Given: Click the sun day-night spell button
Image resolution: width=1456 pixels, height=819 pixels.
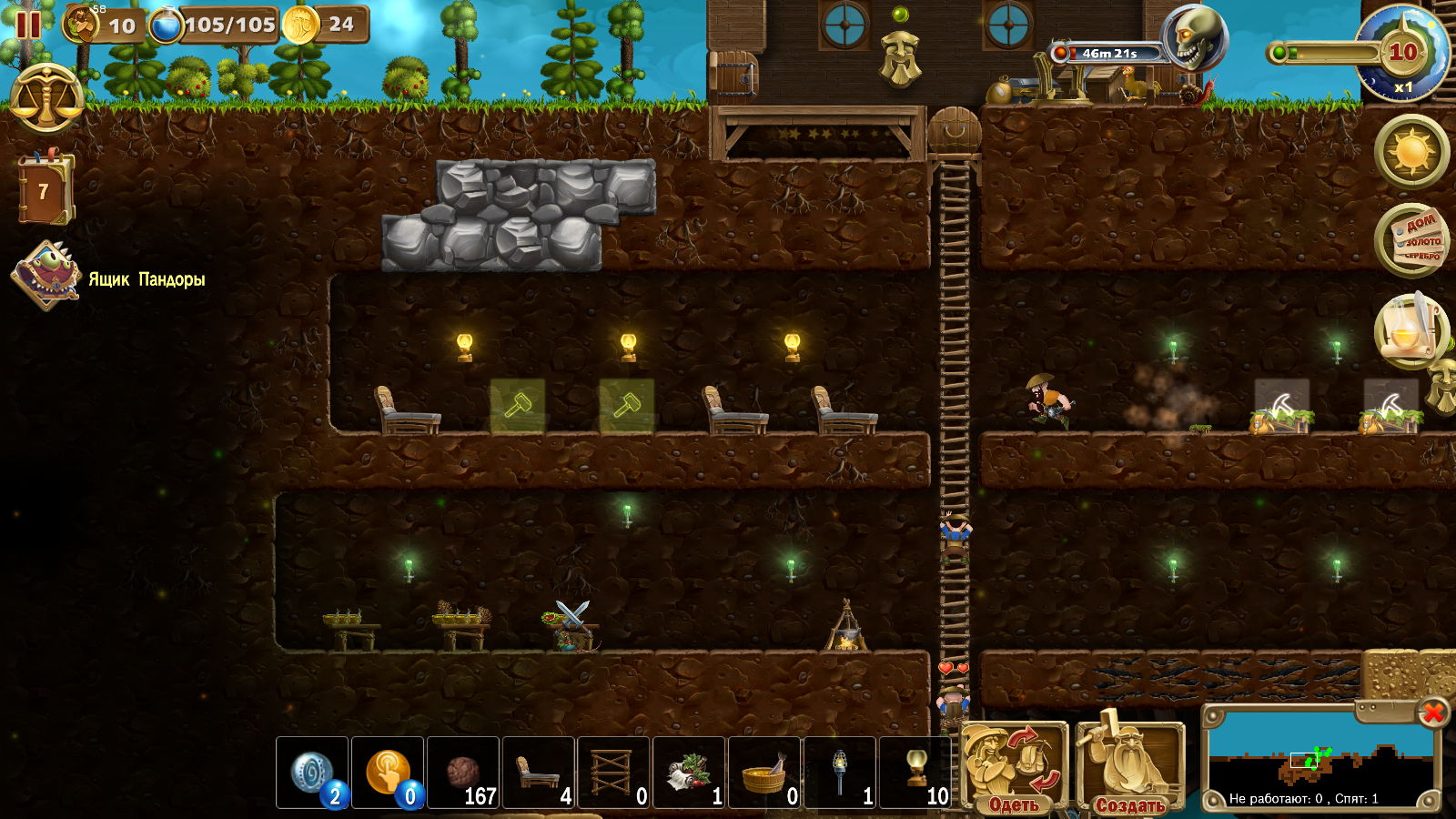Looking at the screenshot, I should click(x=1411, y=151).
